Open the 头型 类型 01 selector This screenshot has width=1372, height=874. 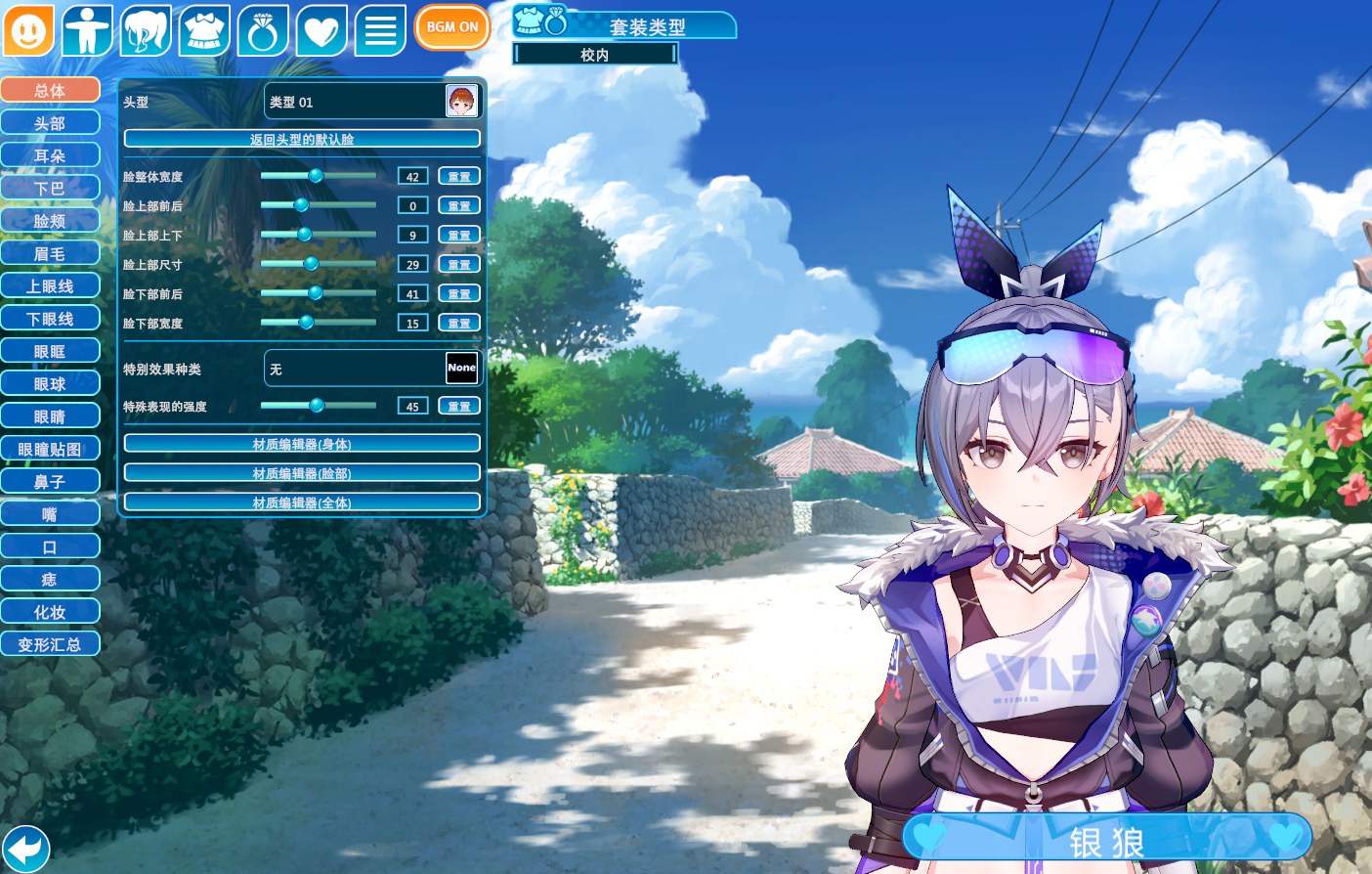pos(373,101)
